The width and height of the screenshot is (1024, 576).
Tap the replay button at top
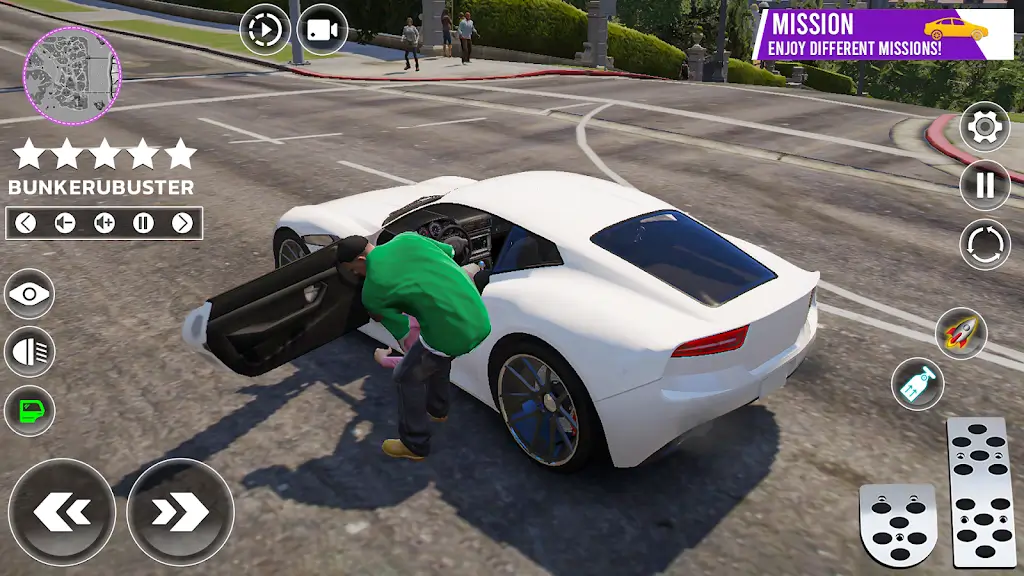coord(264,31)
